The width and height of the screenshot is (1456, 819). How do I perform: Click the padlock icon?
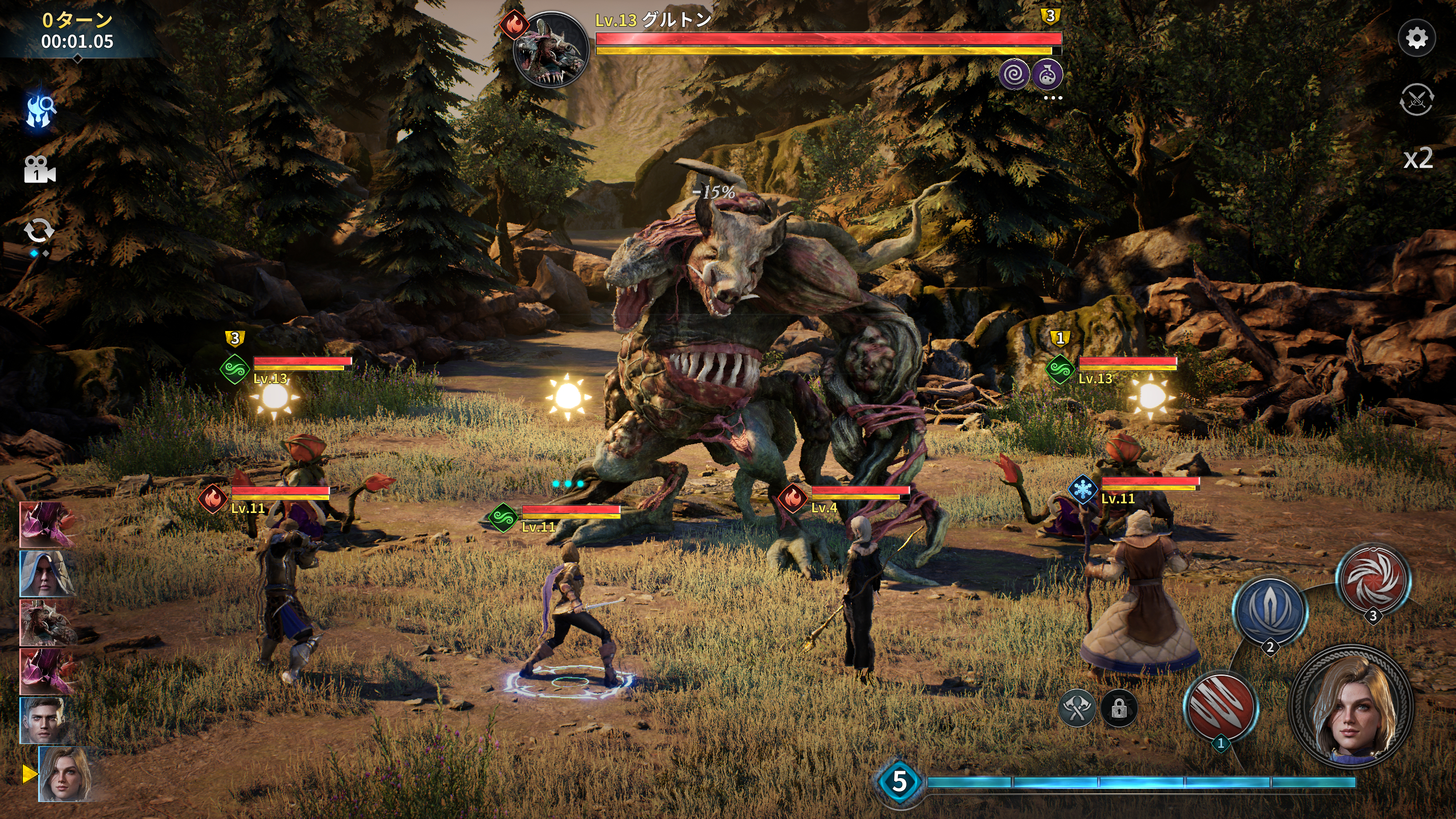coord(1119,709)
